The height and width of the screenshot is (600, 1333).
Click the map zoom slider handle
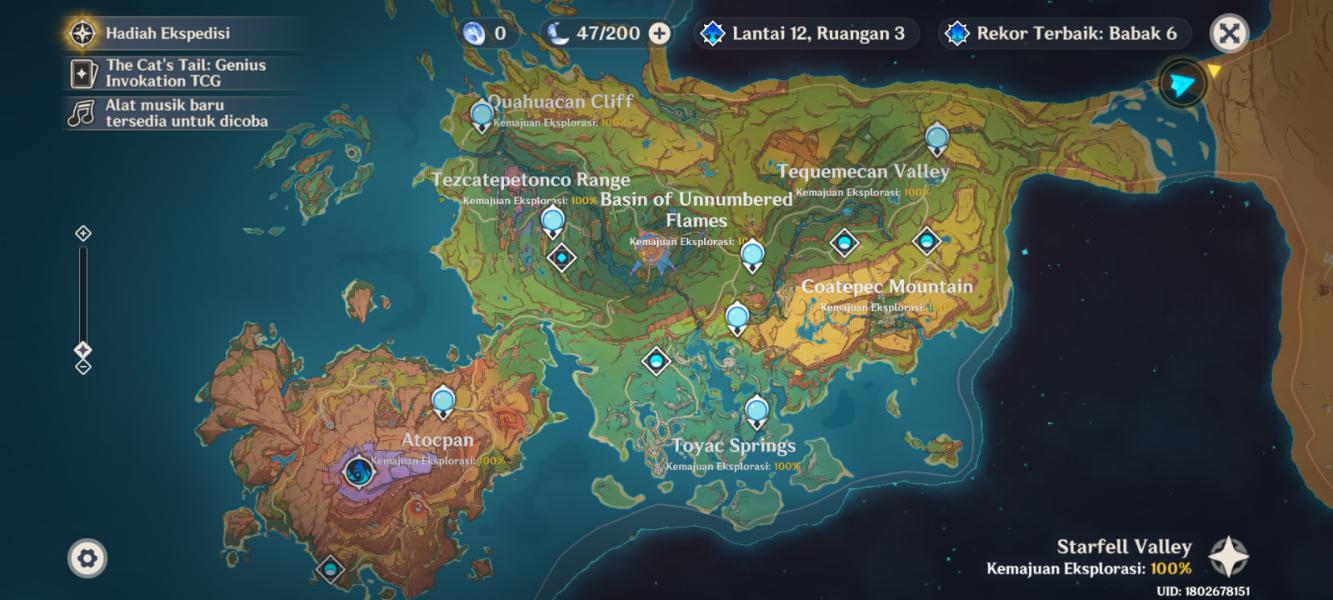point(83,350)
